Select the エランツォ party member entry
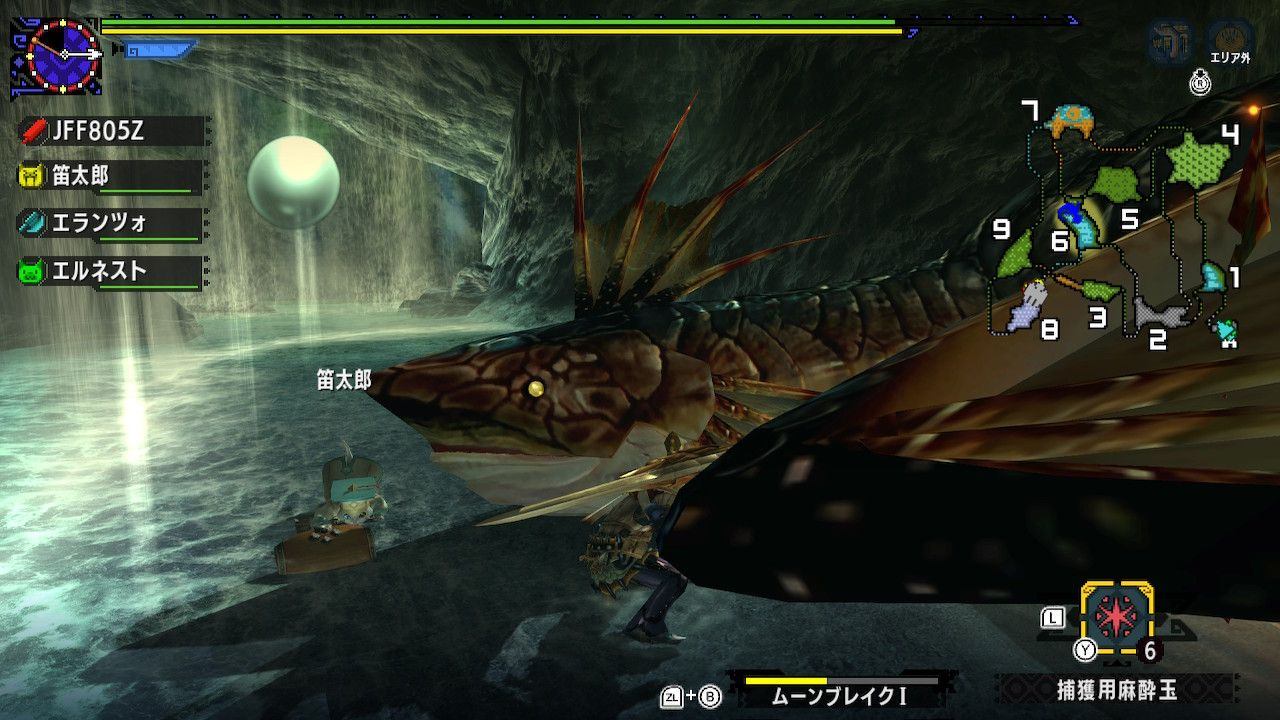 click(110, 223)
